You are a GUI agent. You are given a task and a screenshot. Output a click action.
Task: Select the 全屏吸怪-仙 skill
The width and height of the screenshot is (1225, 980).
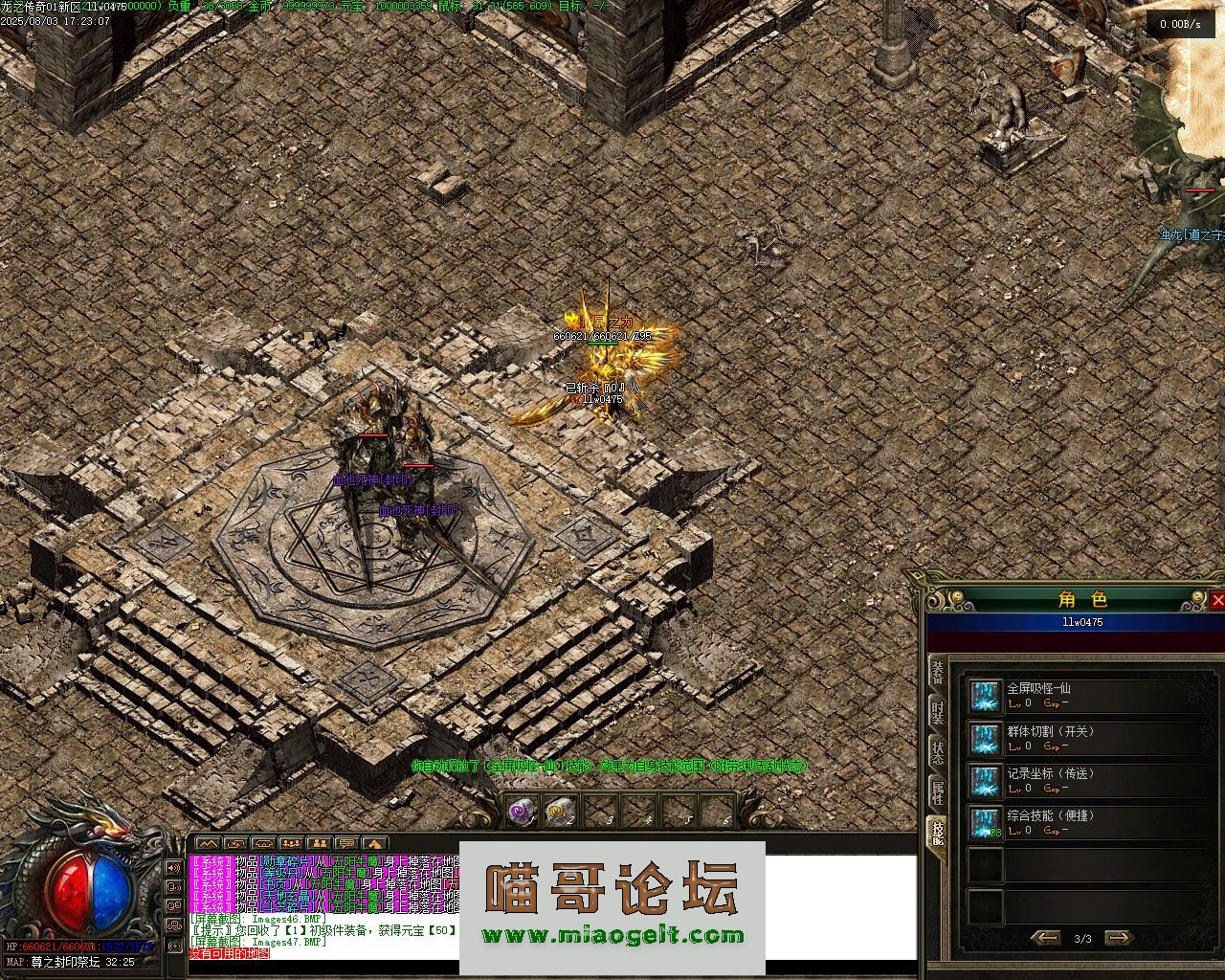(x=985, y=696)
